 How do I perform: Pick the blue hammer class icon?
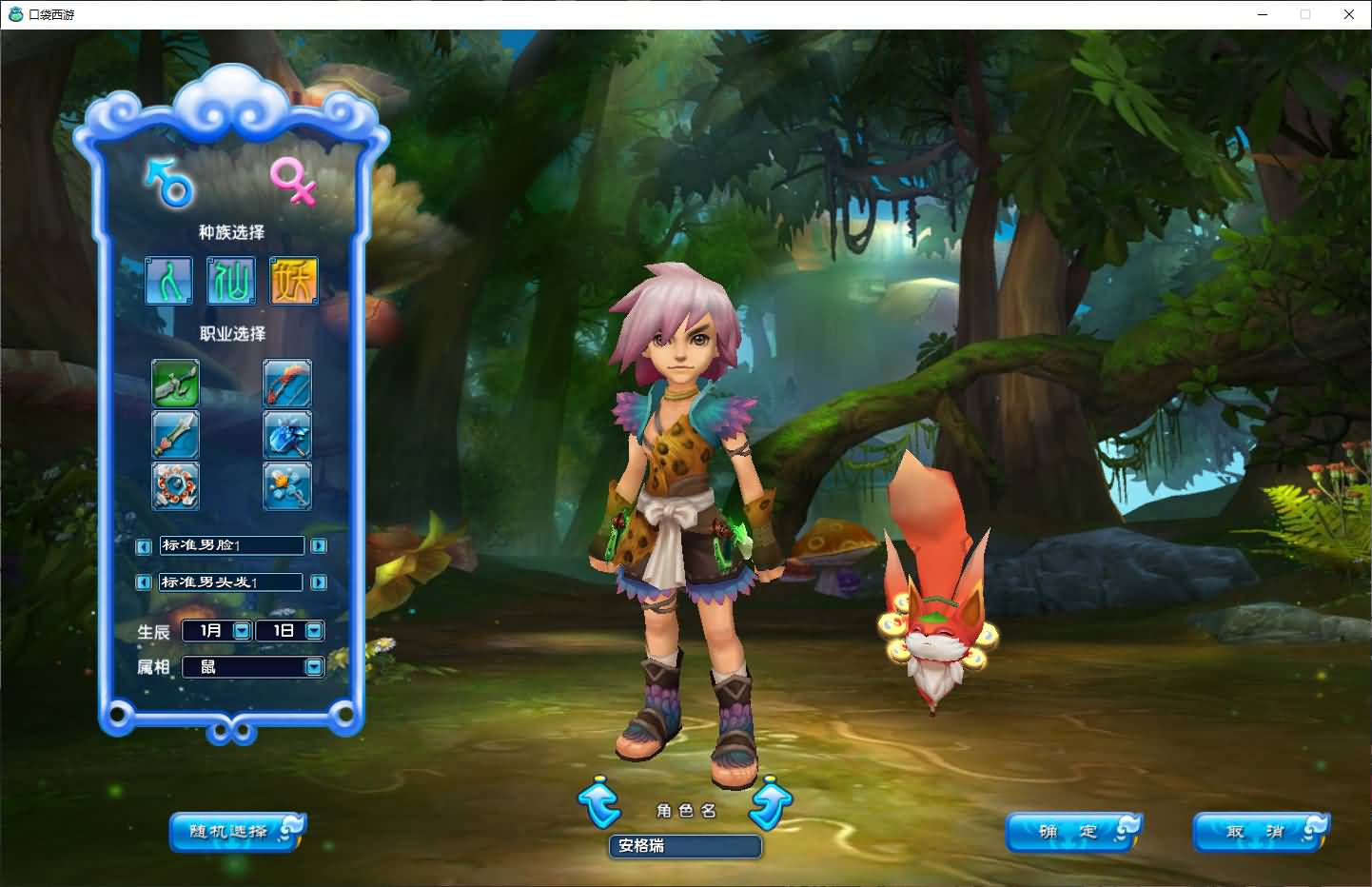pyautogui.click(x=286, y=434)
